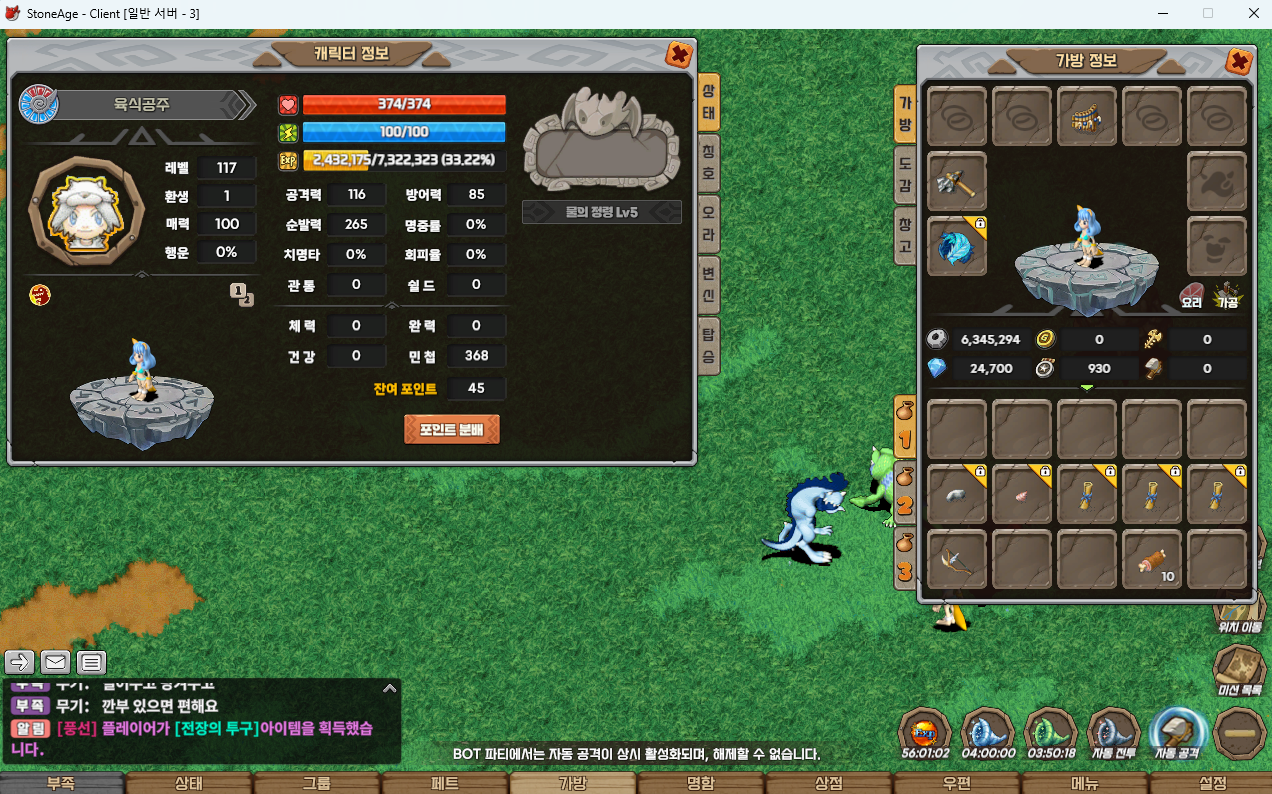This screenshot has width=1272, height=794.
Task: Switch to the 칭호 tab
Action: tap(708, 159)
